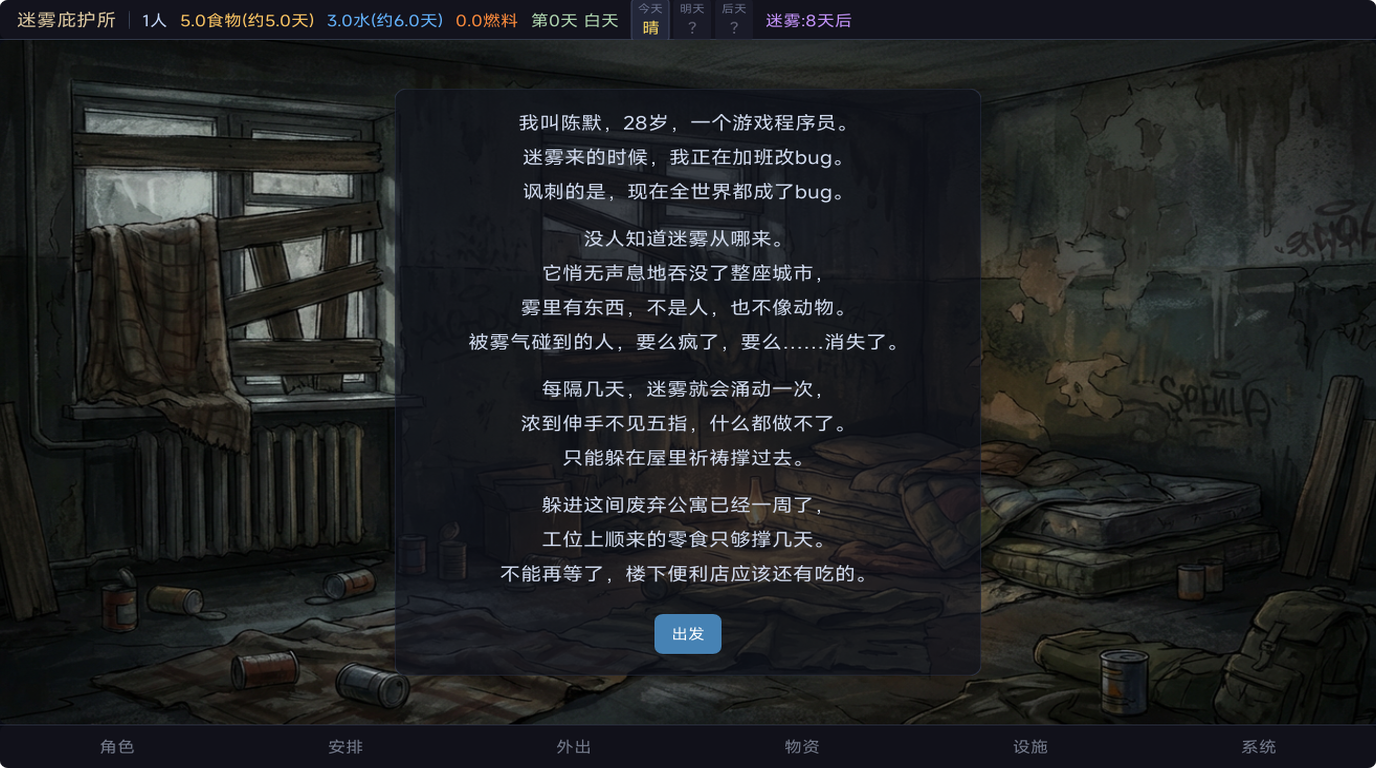Open the 设施 (facilities) tab
This screenshot has height=768, width=1376.
[1029, 745]
